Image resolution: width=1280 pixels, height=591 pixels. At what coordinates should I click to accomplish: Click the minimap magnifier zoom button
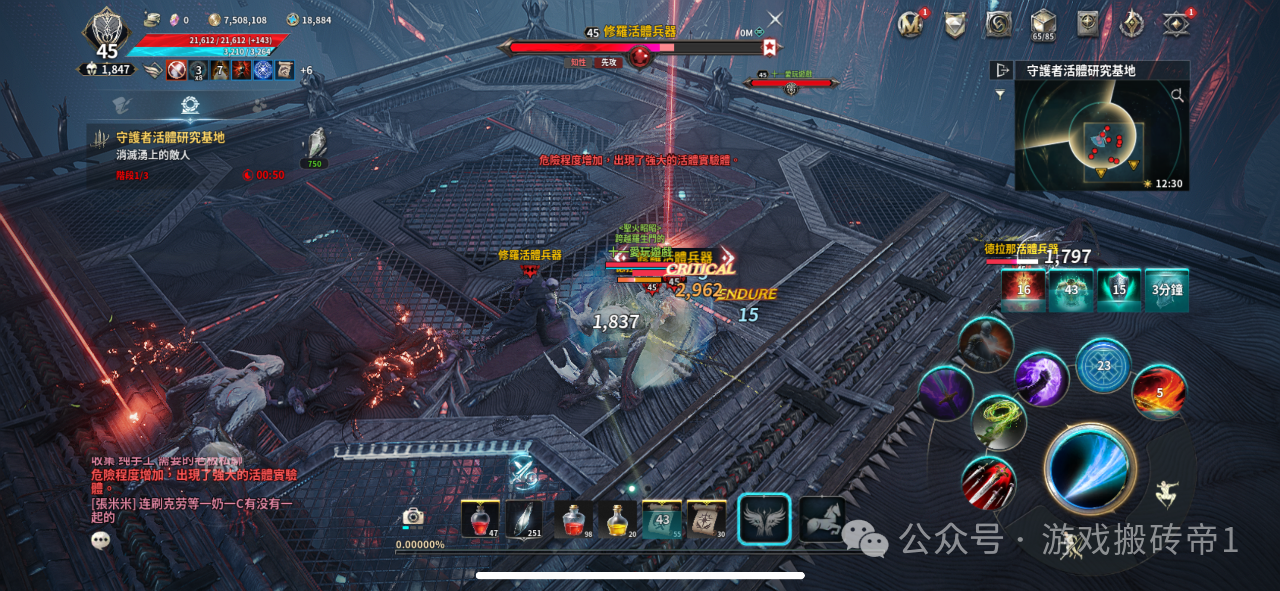(x=1177, y=96)
